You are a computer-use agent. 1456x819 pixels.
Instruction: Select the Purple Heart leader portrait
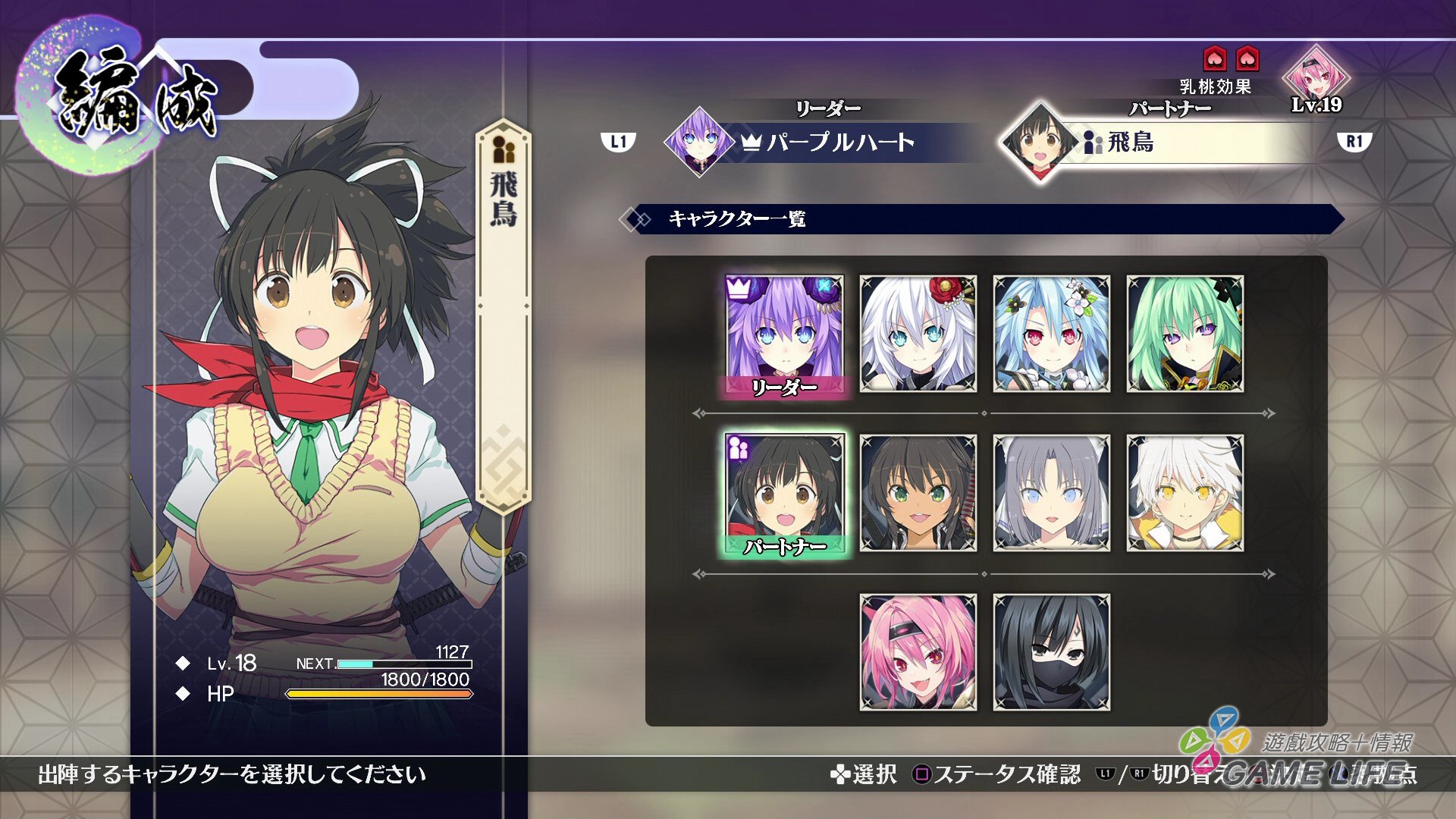click(784, 334)
